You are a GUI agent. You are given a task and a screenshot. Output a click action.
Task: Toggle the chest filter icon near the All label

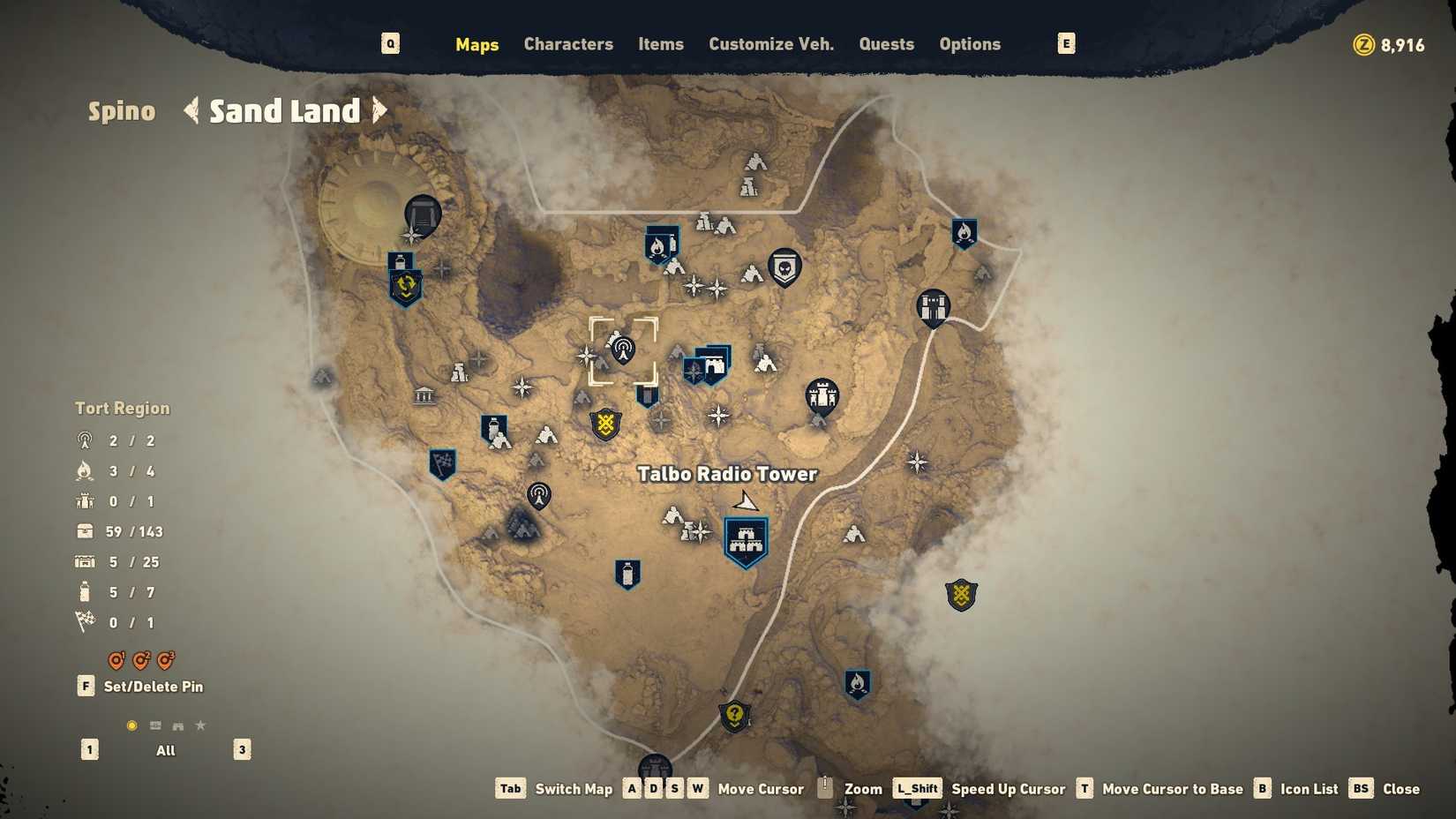pos(155,725)
